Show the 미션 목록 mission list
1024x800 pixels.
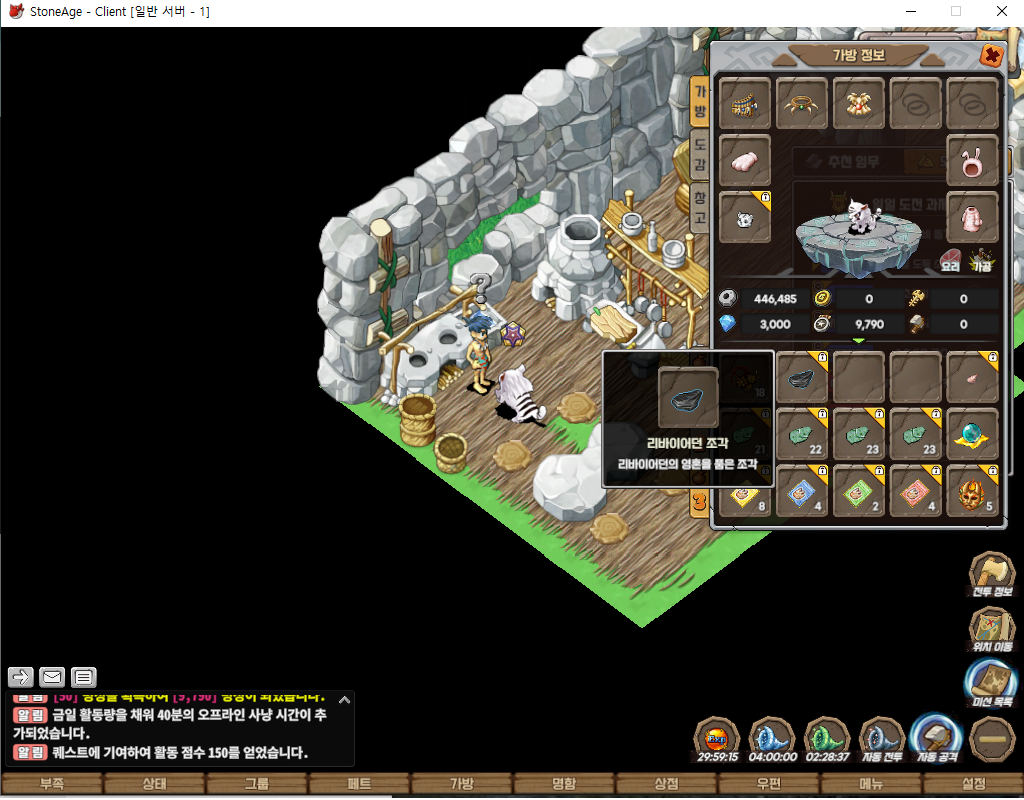tap(992, 684)
